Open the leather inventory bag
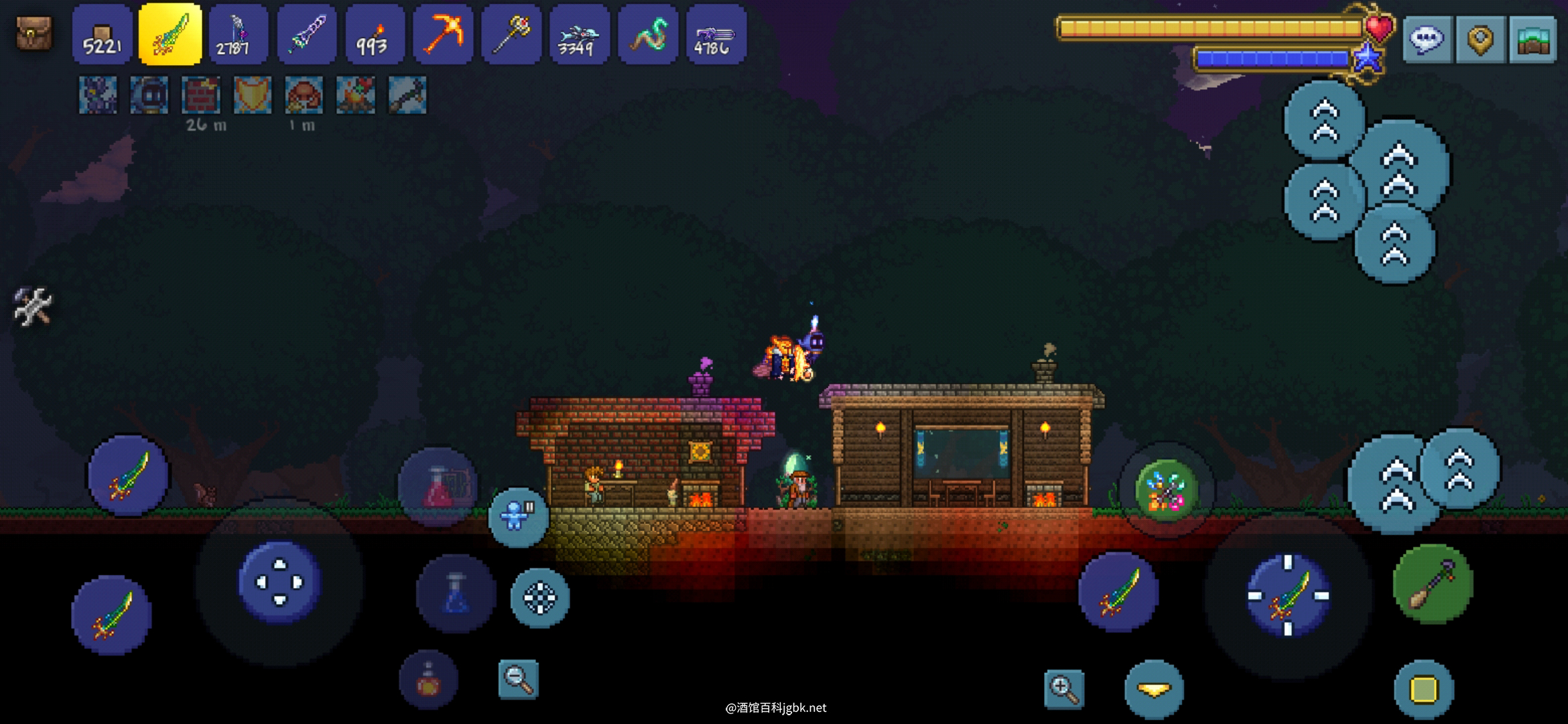The width and height of the screenshot is (1568, 724). click(x=34, y=34)
